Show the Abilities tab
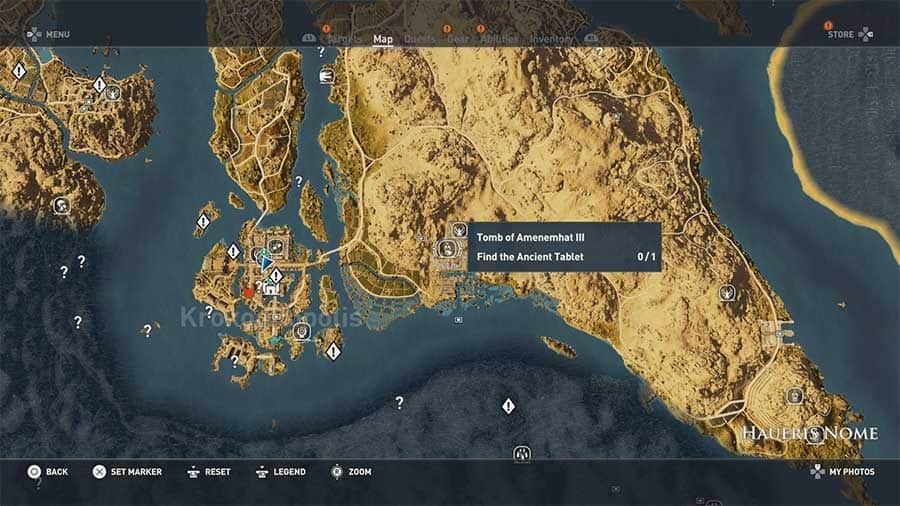Viewport: 900px width, 506px height. tap(496, 40)
